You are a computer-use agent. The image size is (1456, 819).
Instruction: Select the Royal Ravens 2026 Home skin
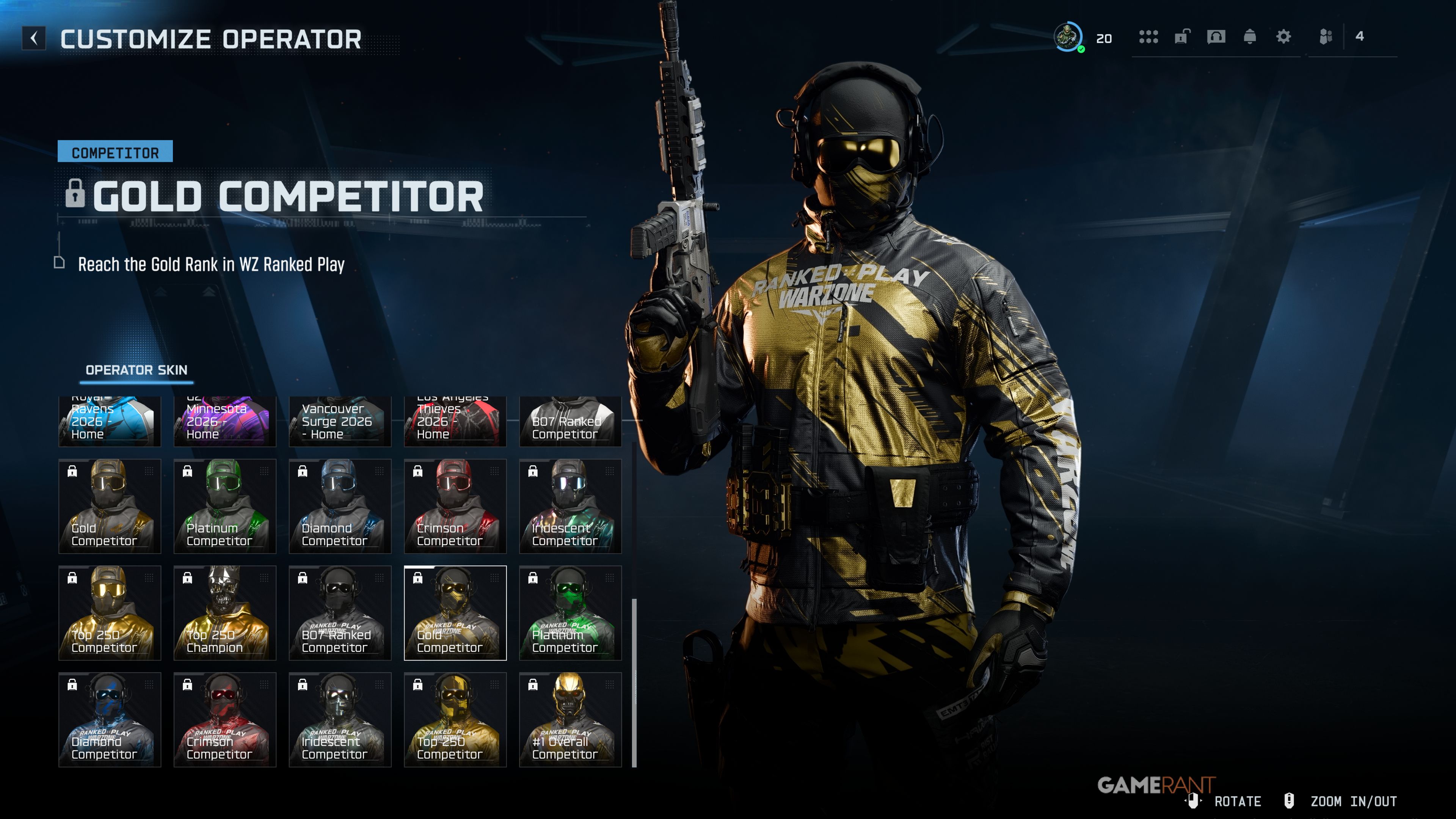coord(110,421)
